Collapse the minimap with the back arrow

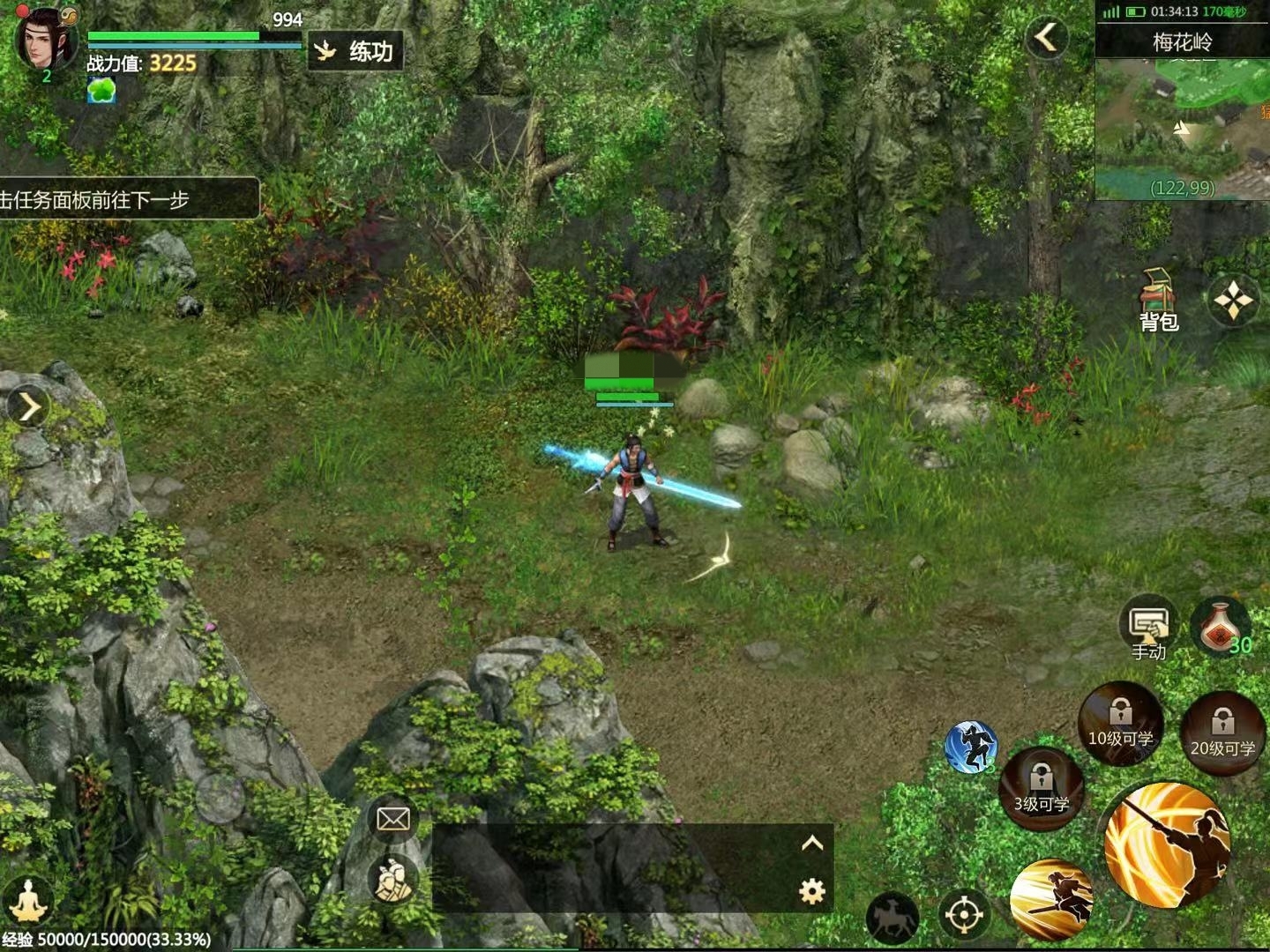click(x=1046, y=38)
